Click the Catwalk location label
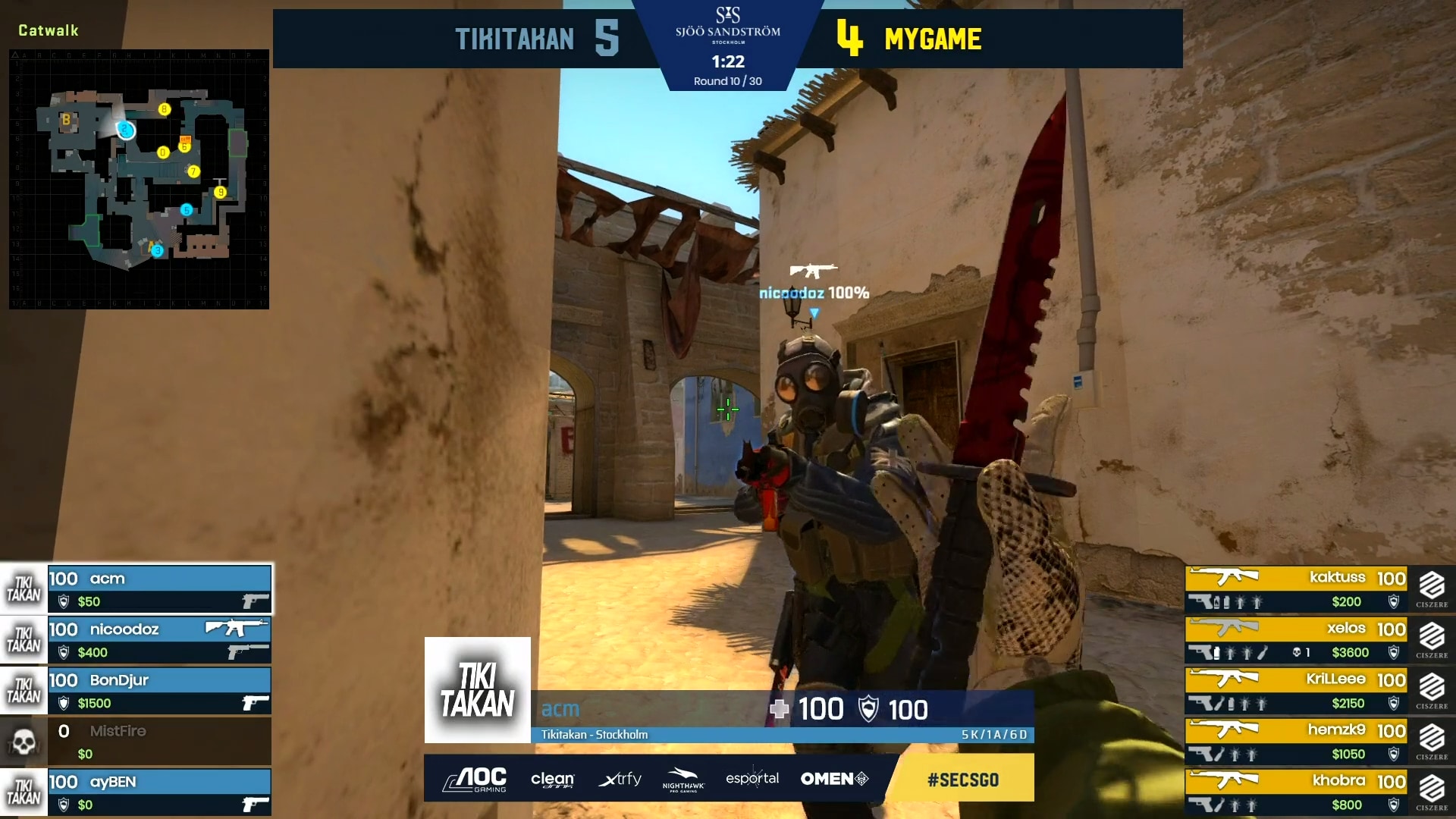 pyautogui.click(x=47, y=30)
